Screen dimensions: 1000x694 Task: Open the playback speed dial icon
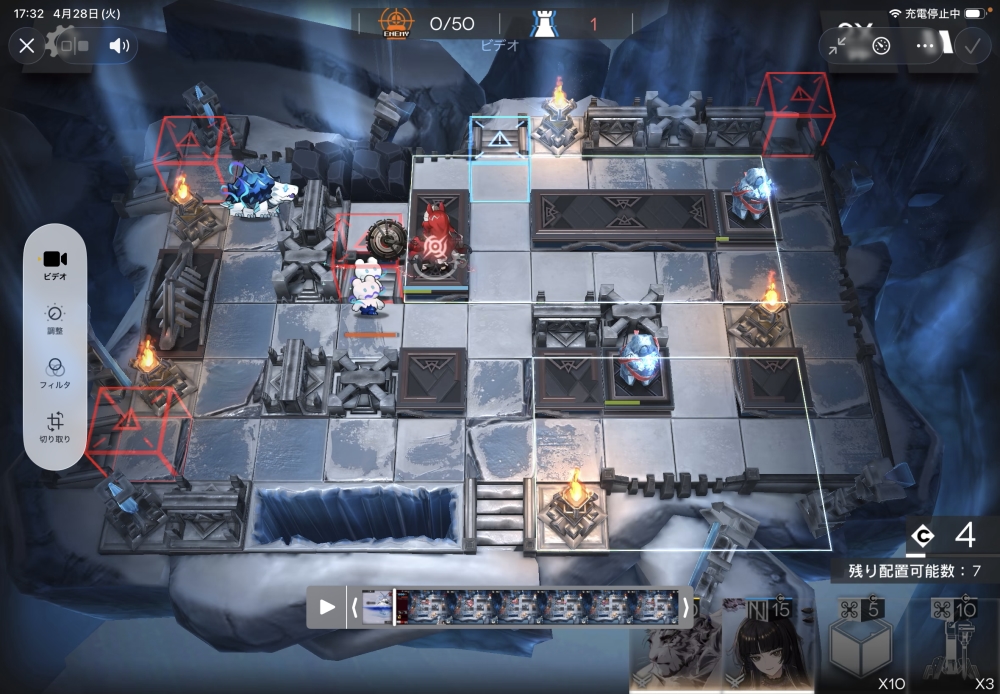(x=881, y=46)
